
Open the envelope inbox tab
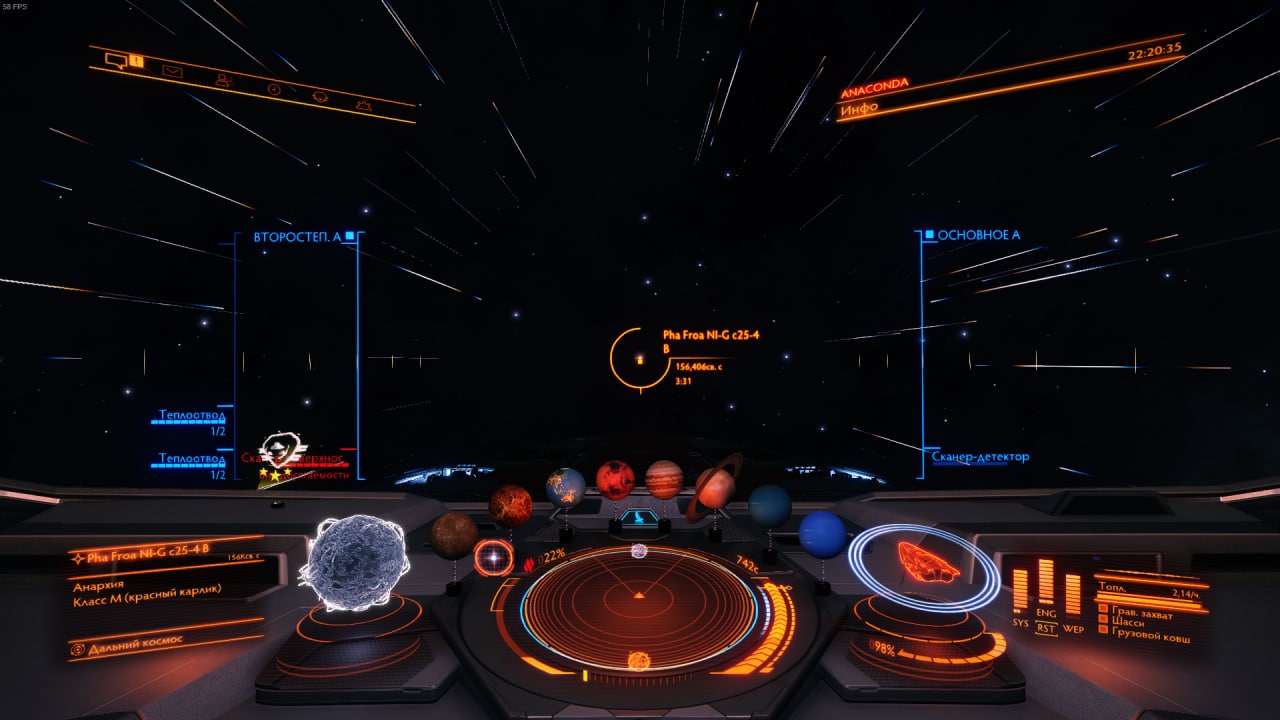point(172,71)
